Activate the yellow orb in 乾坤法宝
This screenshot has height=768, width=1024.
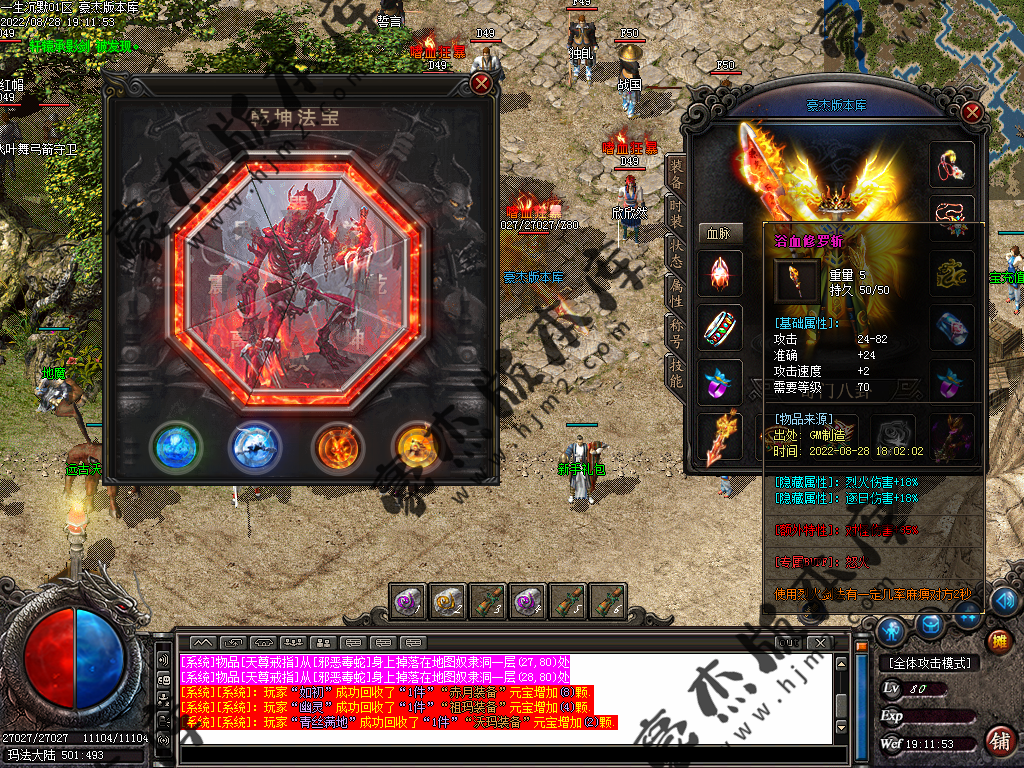pos(416,446)
